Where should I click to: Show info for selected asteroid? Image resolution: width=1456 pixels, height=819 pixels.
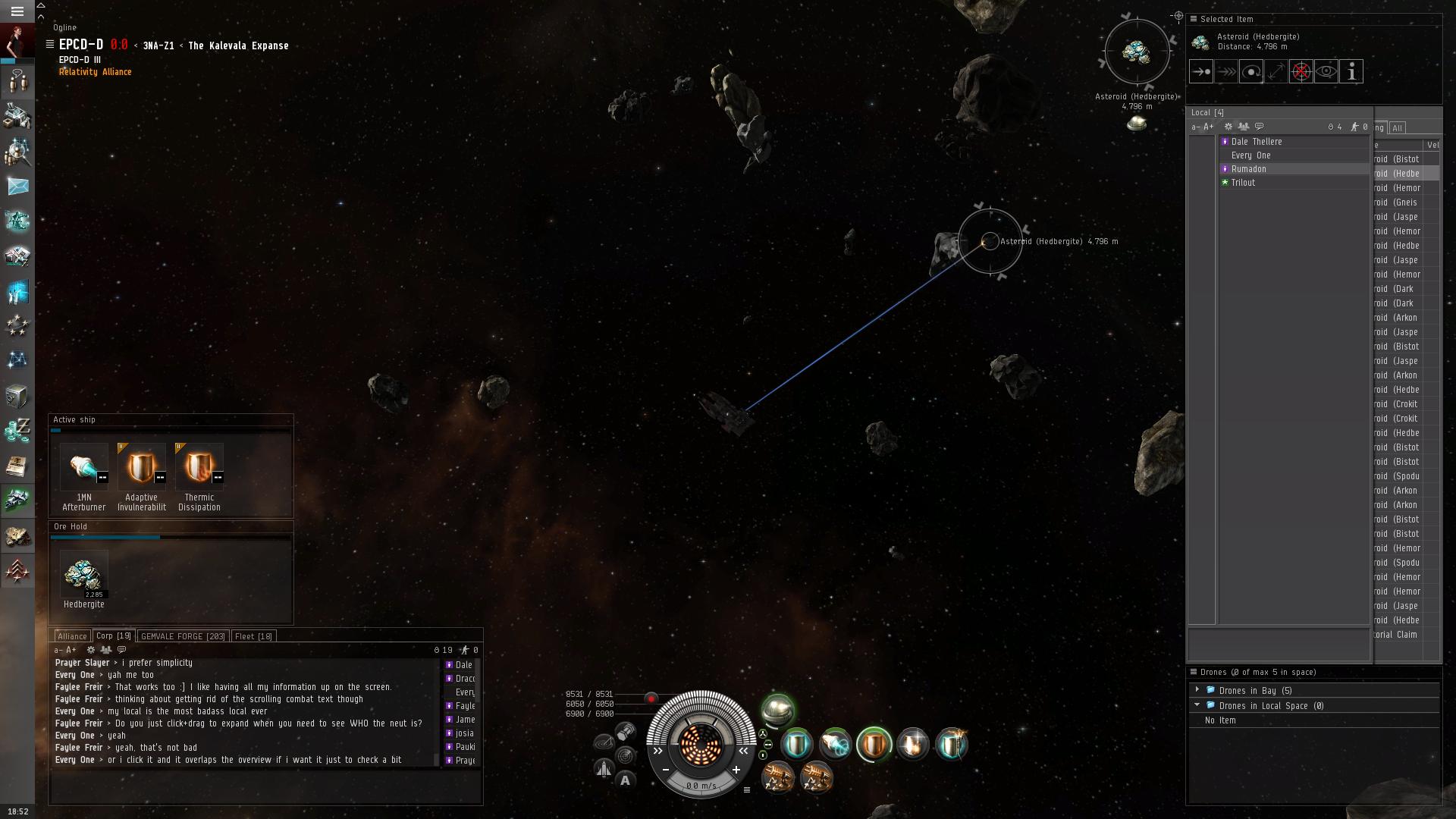[x=1351, y=72]
